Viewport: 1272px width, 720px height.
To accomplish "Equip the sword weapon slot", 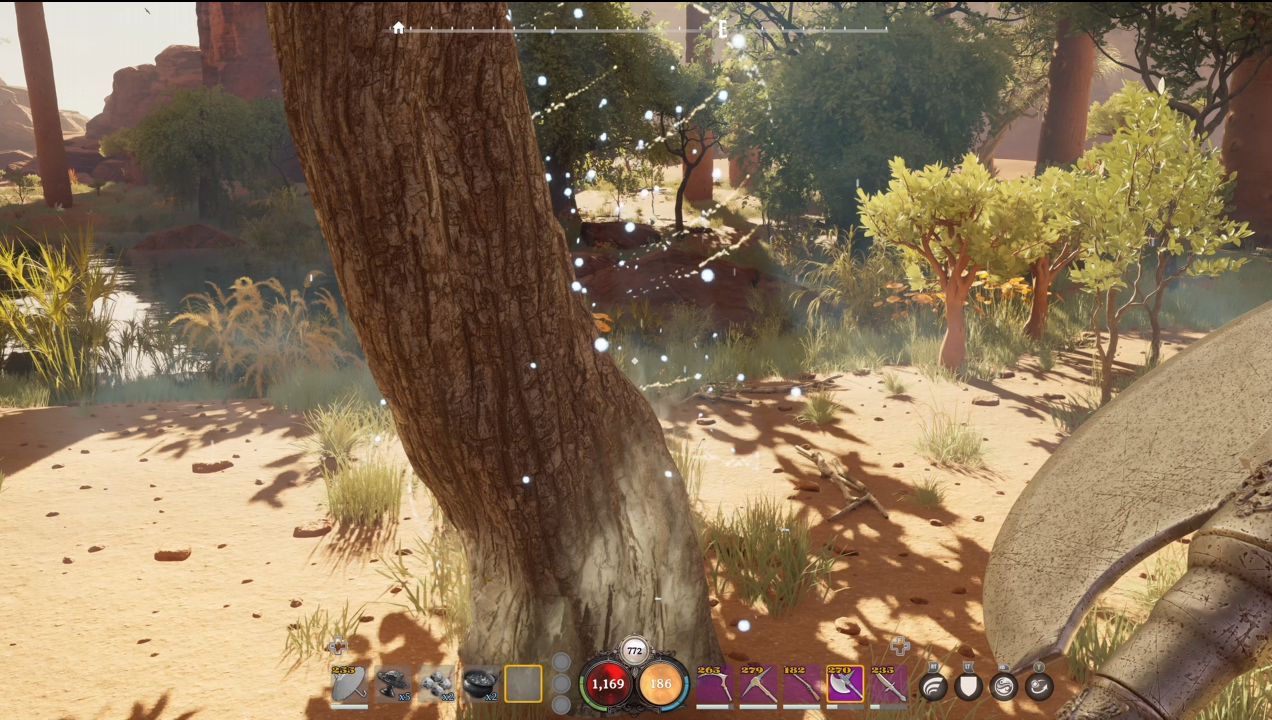I will (889, 686).
